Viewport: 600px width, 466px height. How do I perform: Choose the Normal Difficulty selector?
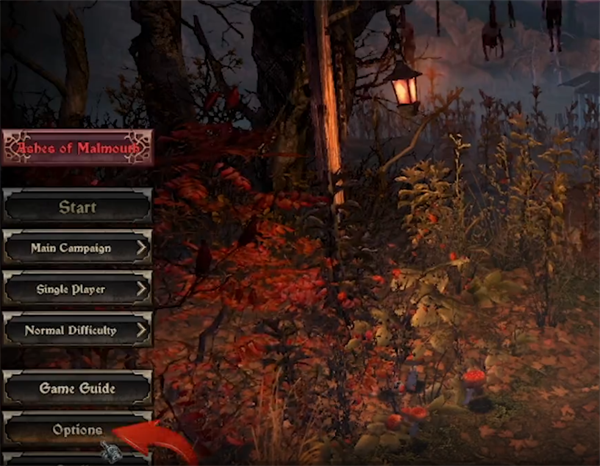77,328
